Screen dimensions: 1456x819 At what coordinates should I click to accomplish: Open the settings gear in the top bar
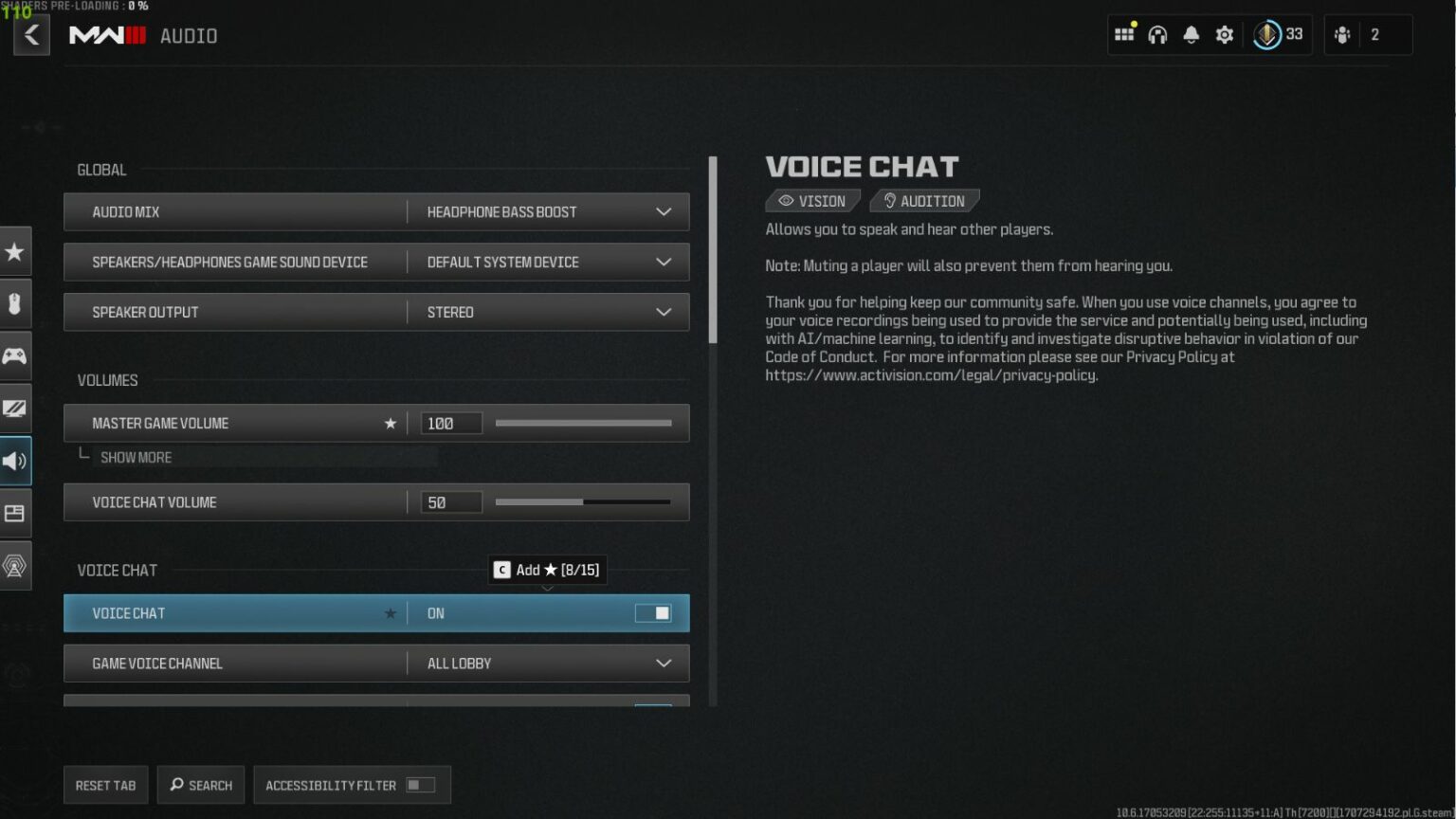pos(1224,34)
